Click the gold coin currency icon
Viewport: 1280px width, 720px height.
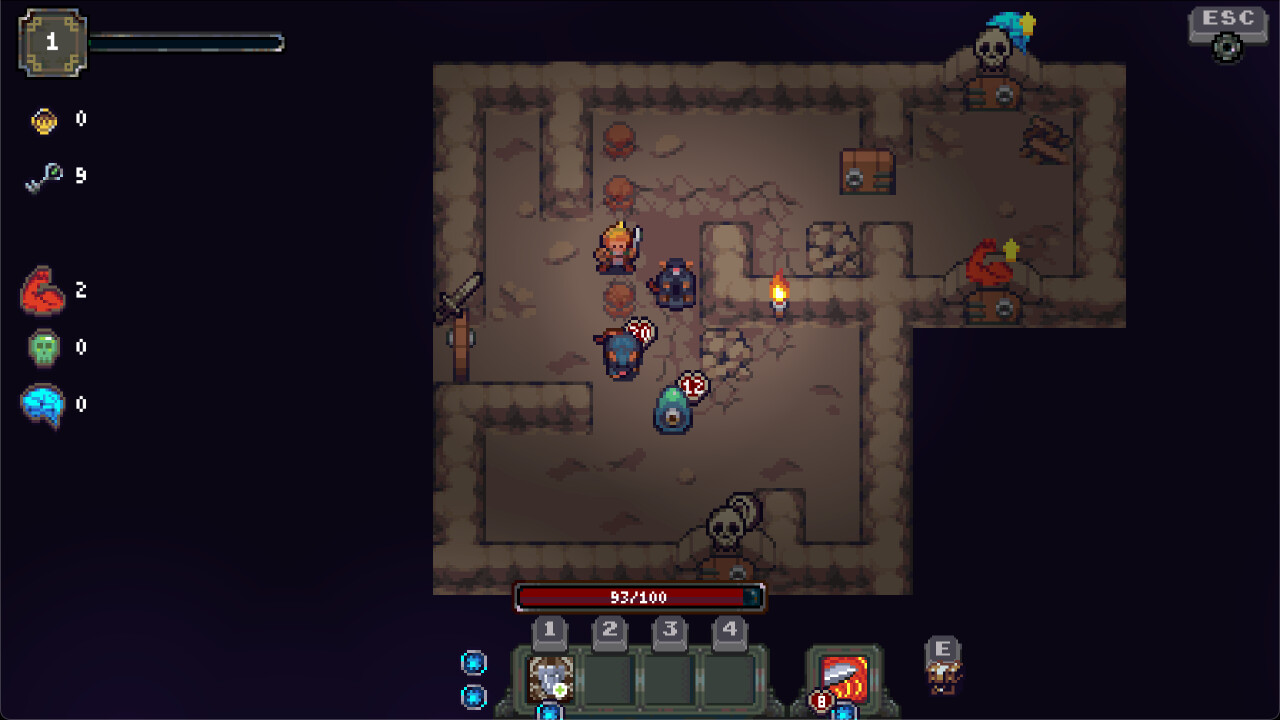pyautogui.click(x=41, y=118)
